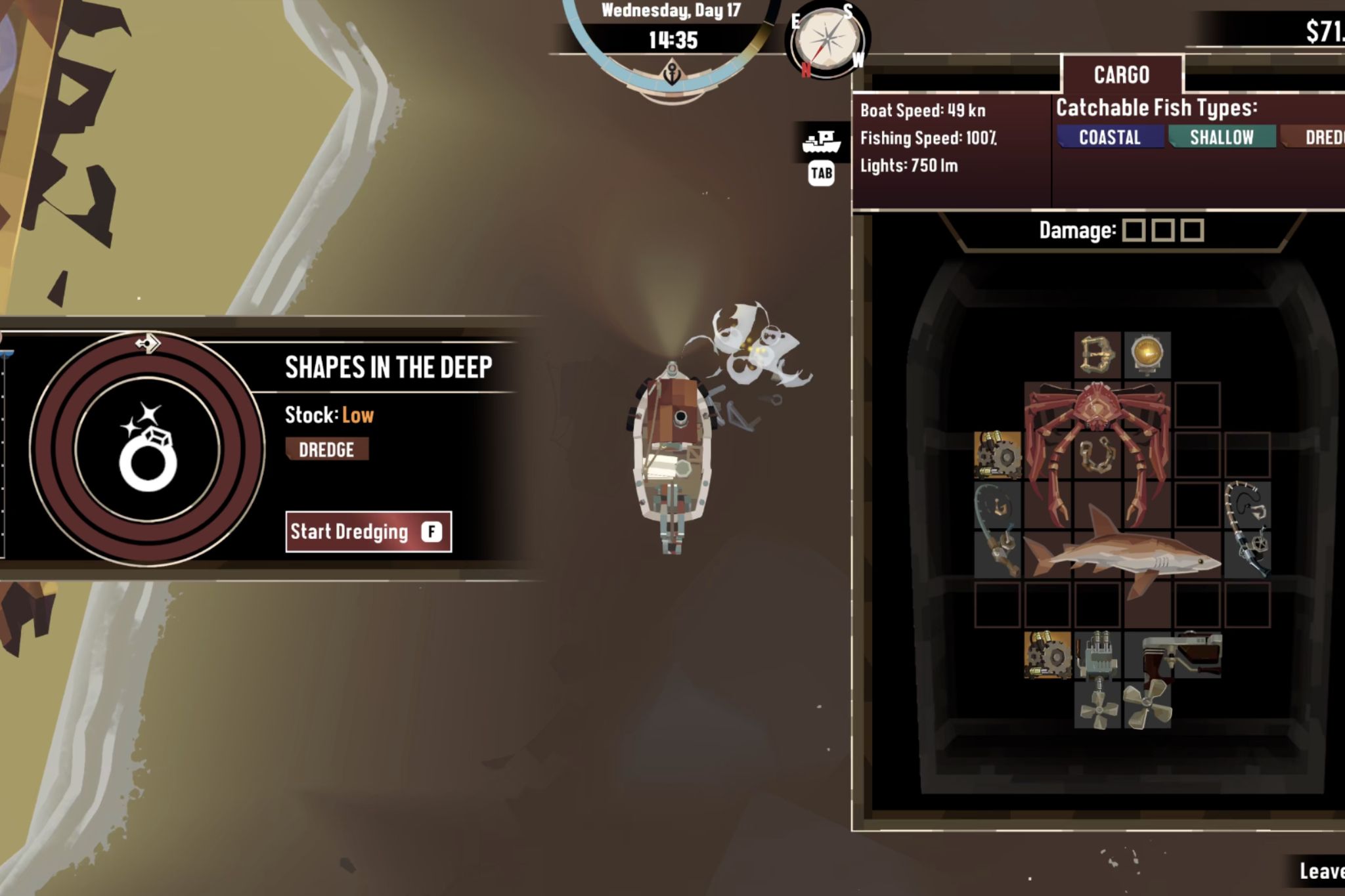Screen dimensions: 1345x896
Task: Toggle the boat cargo icon
Action: pos(822,141)
